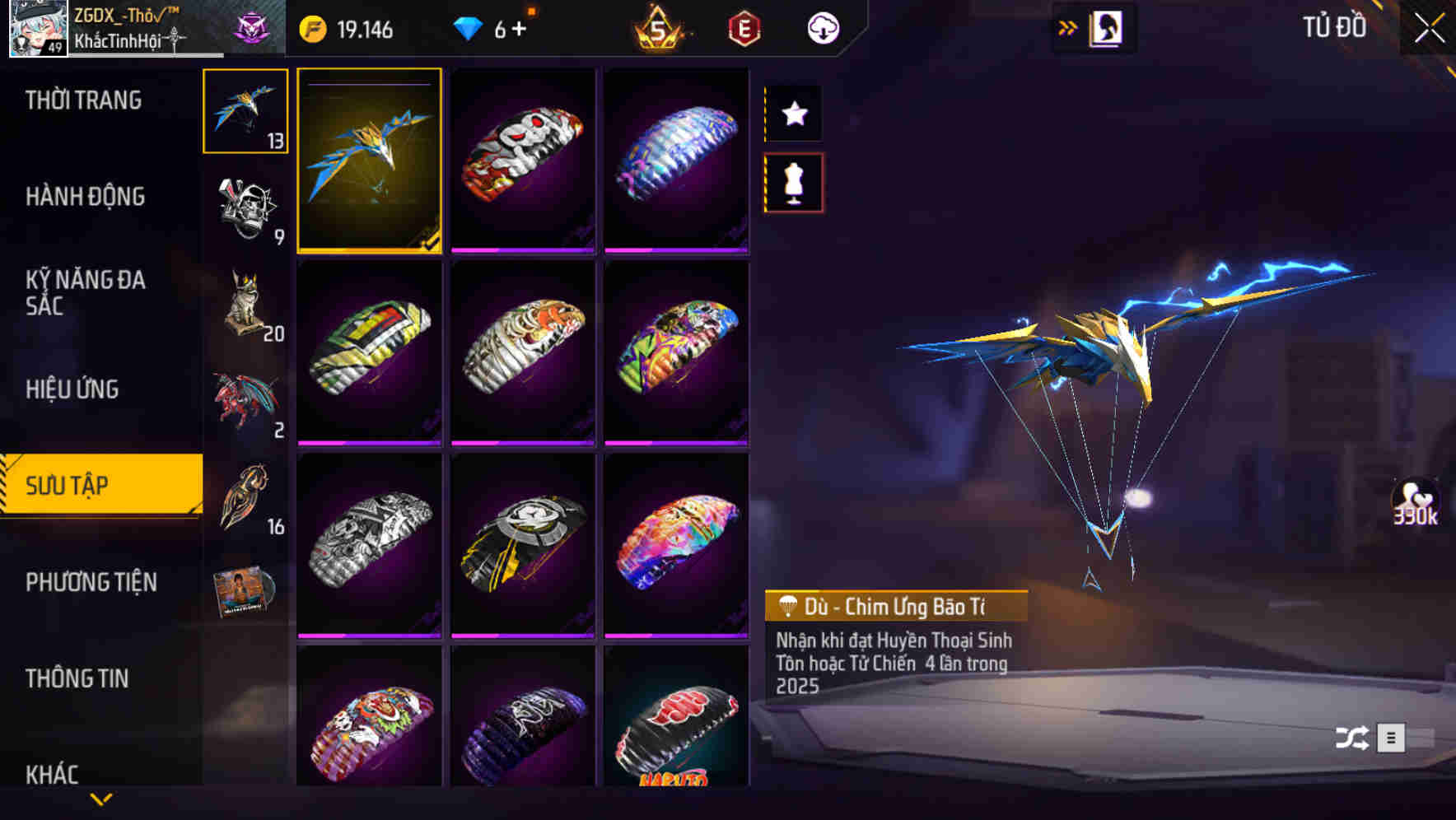Viewport: 1456px width, 820px height.
Task: Open the wardrobe preview panel arrows at top
Action: click(x=1068, y=26)
